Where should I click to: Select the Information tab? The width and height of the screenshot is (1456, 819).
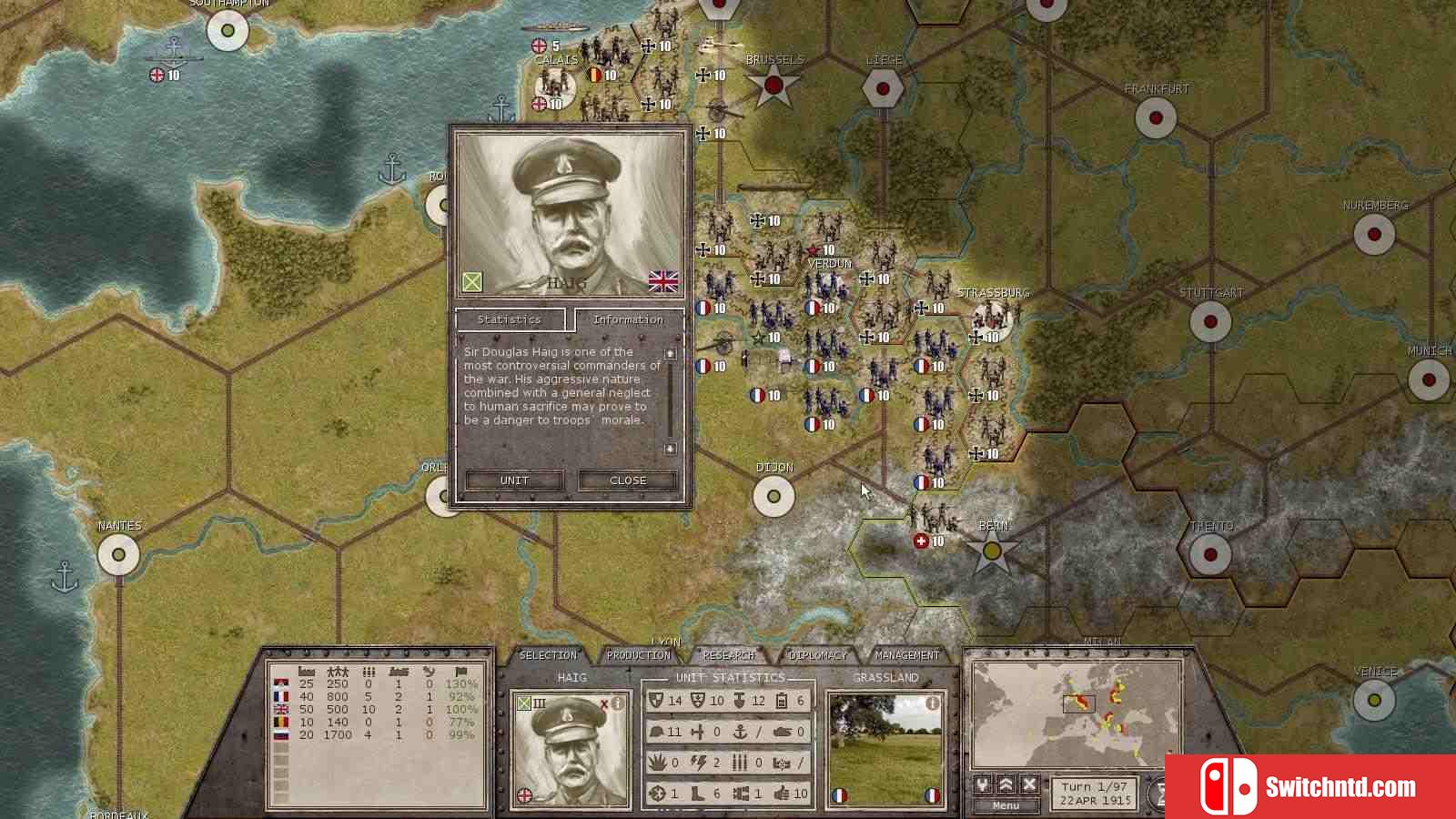pyautogui.click(x=628, y=319)
